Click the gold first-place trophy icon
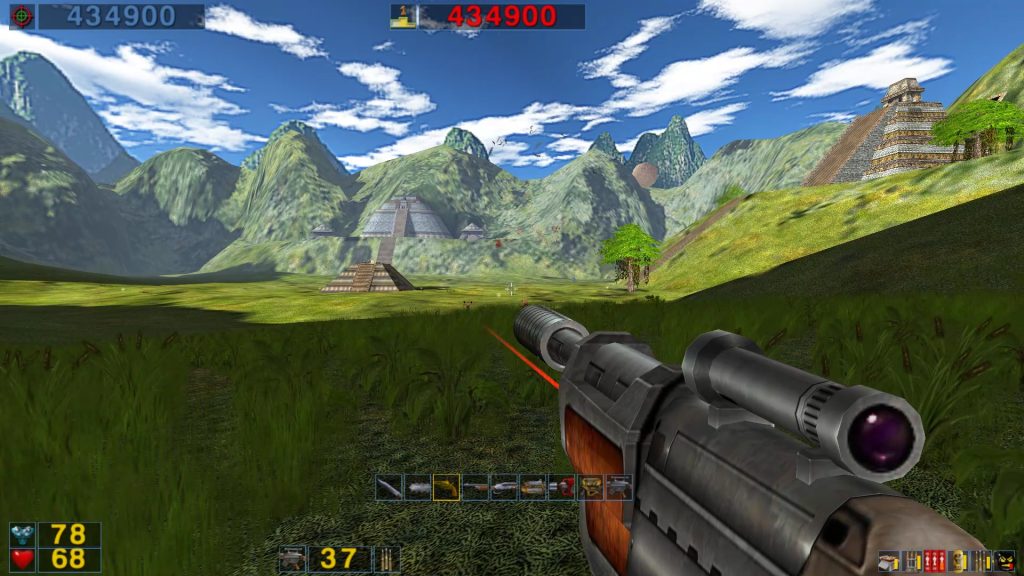 pos(403,16)
